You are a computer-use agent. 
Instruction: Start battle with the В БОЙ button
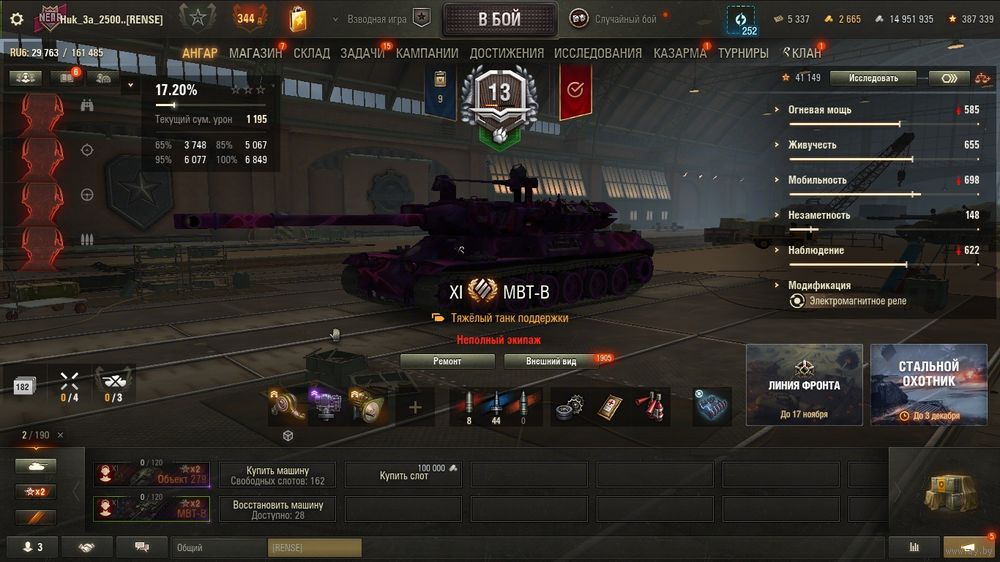(x=499, y=20)
